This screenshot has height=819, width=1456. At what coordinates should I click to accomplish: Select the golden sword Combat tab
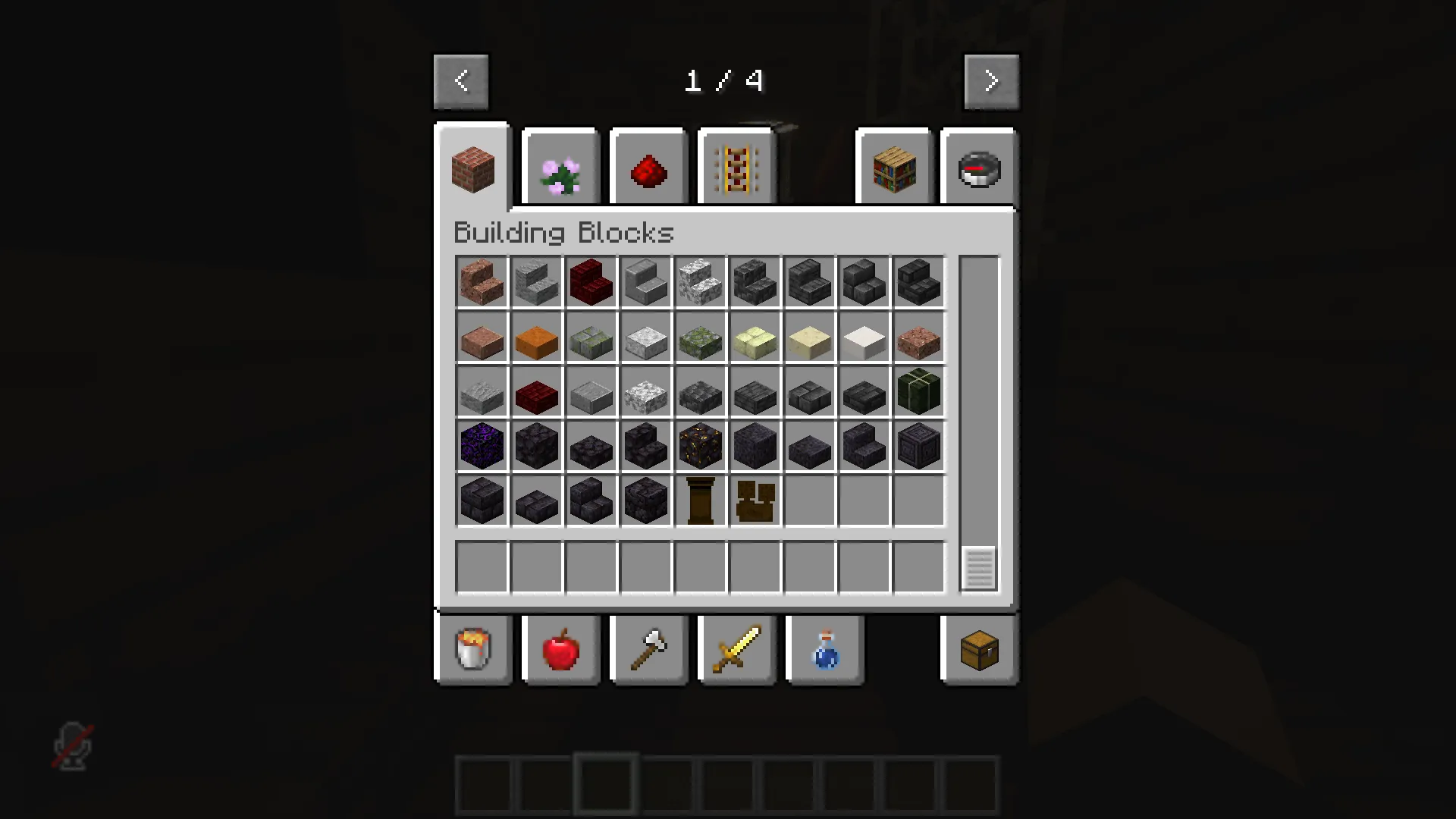[736, 650]
